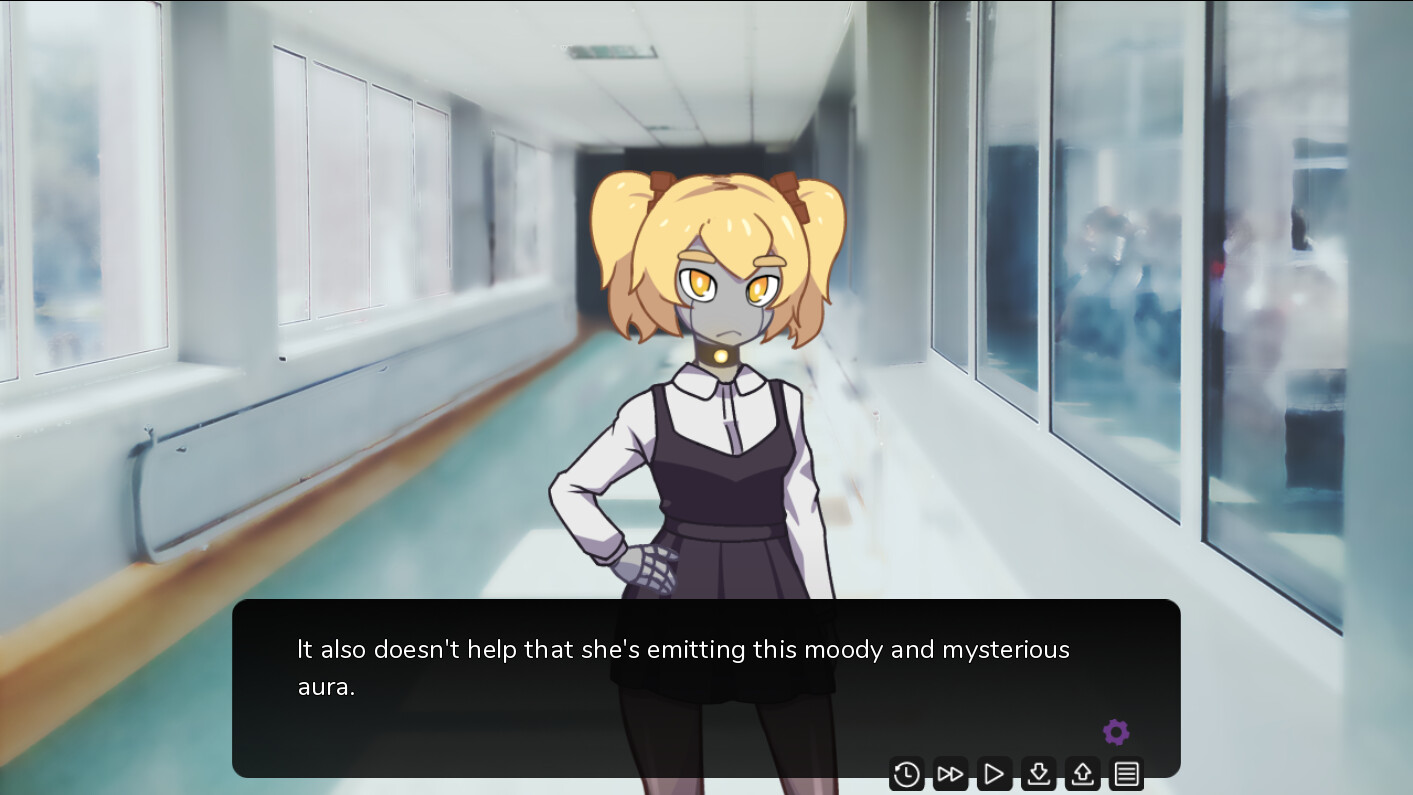Activate skip mode using the fast-forward icon
The width and height of the screenshot is (1413, 795).
click(950, 773)
